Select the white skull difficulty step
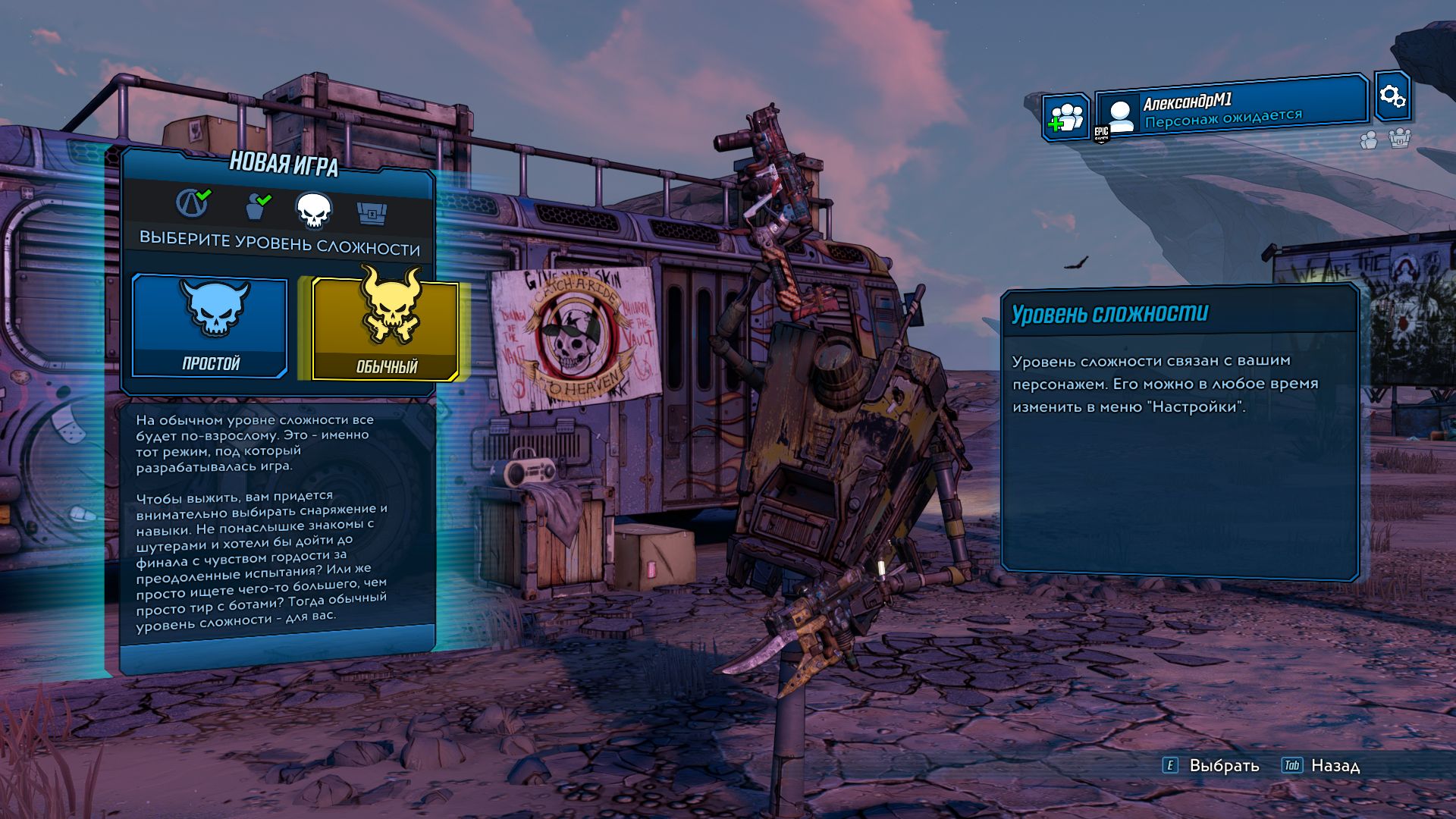The height and width of the screenshot is (819, 1456). point(314,210)
